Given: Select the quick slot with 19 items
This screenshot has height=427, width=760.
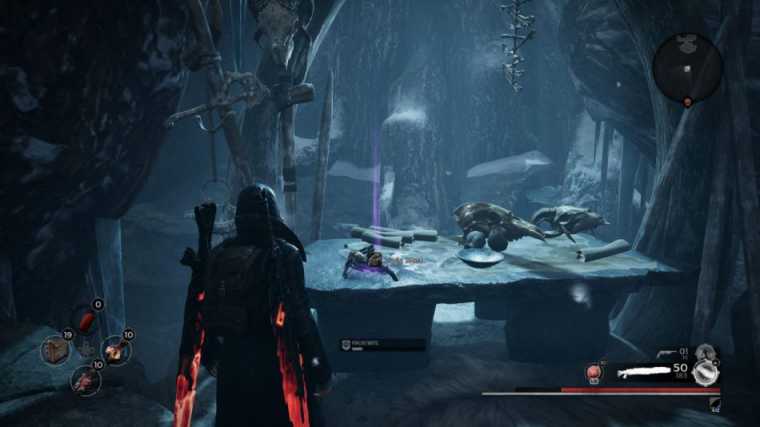Looking at the screenshot, I should [55, 351].
